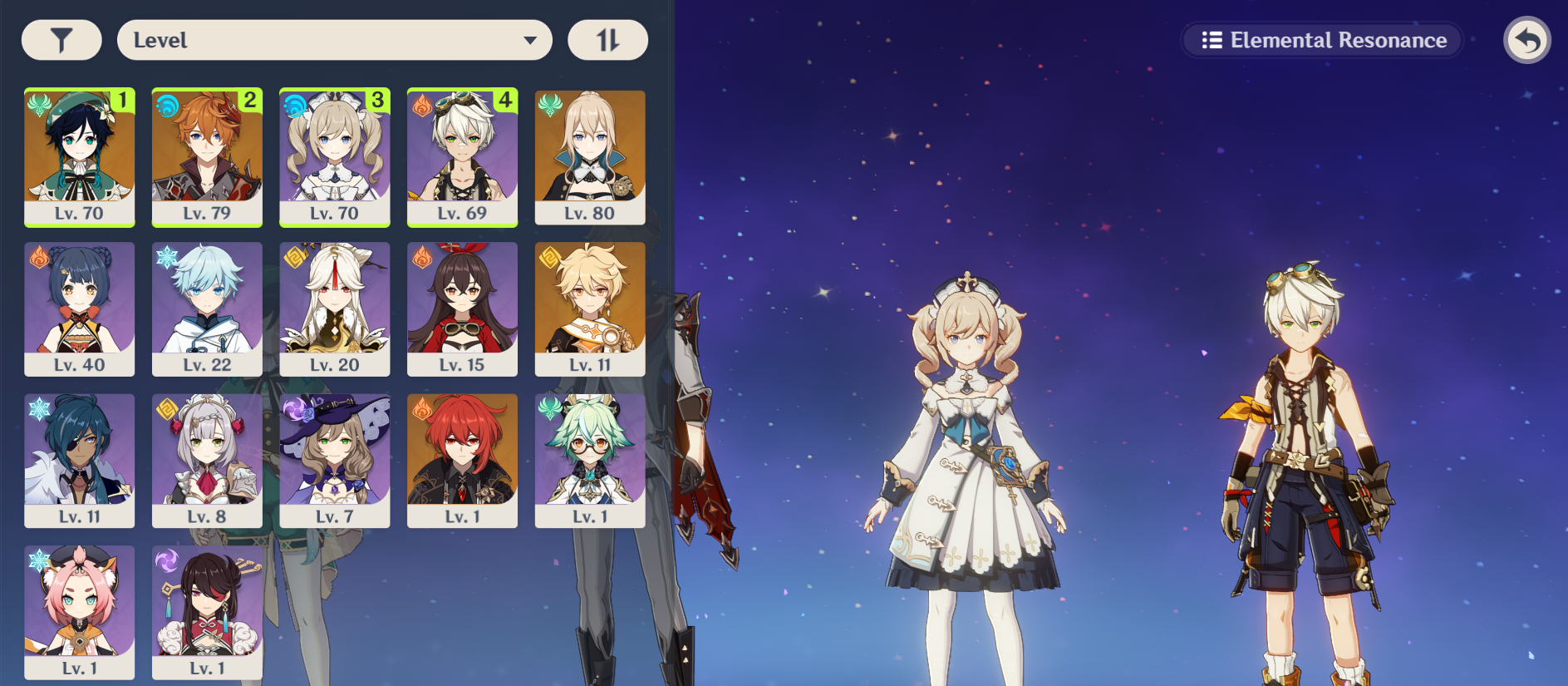Select Barbara's Lv. 70 portrait

click(335, 156)
